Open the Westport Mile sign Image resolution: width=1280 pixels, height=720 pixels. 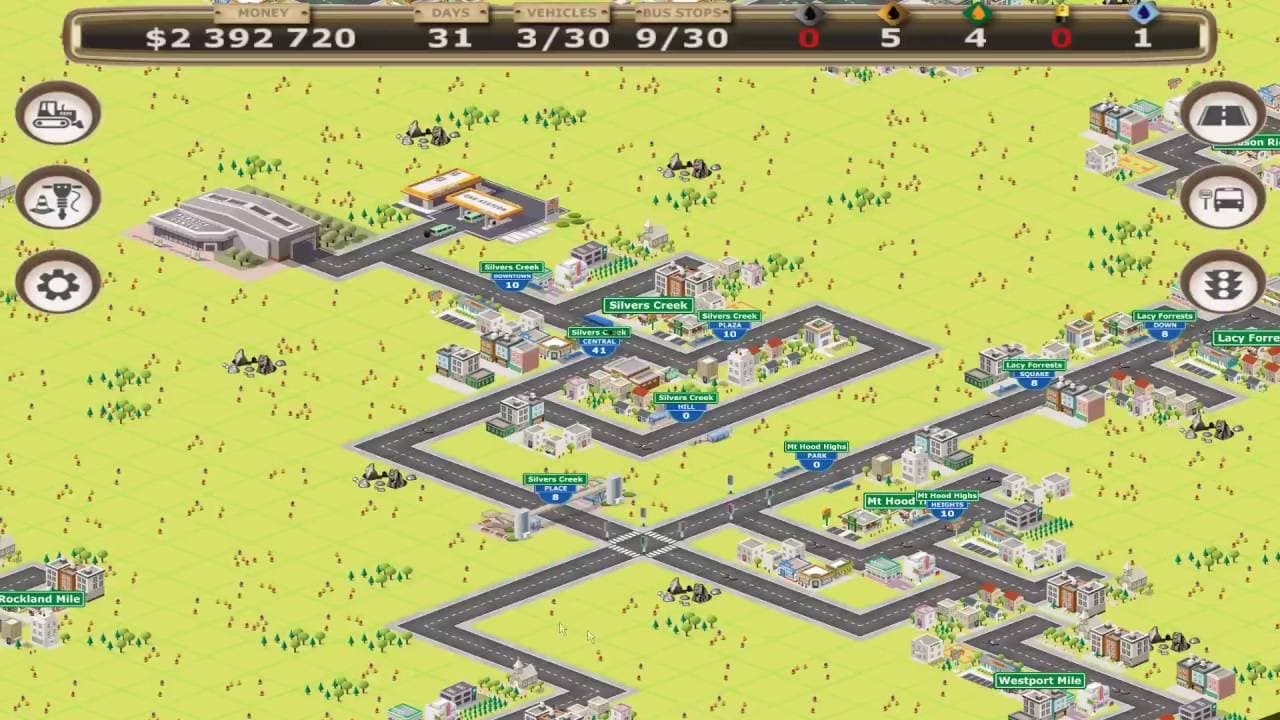(1040, 679)
